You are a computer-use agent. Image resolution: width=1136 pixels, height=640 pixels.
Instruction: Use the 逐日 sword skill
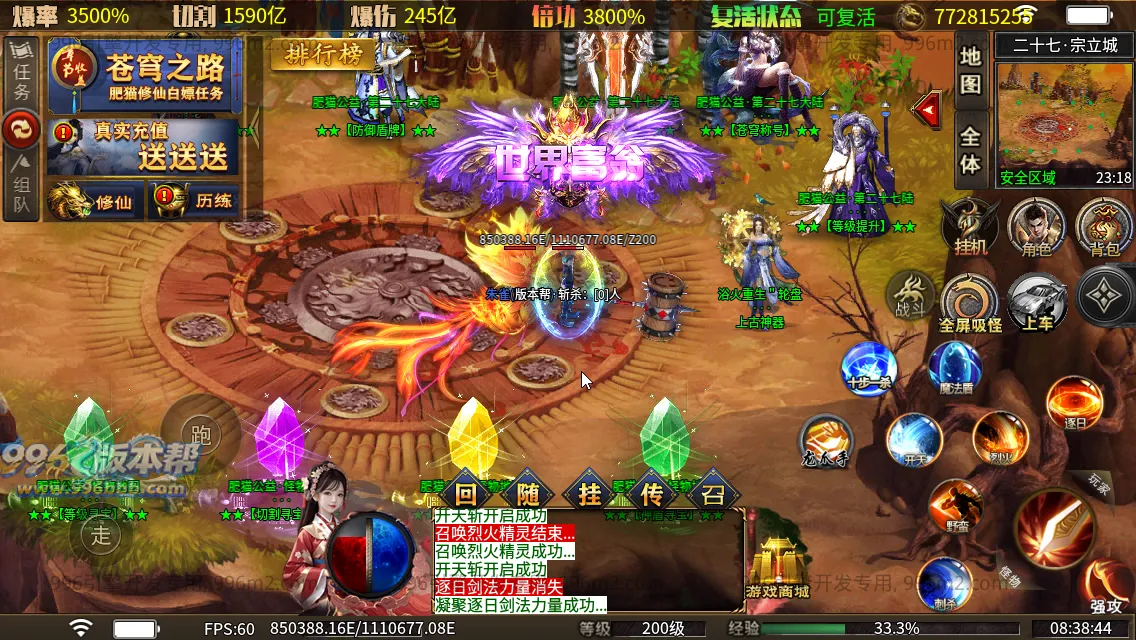point(1074,402)
